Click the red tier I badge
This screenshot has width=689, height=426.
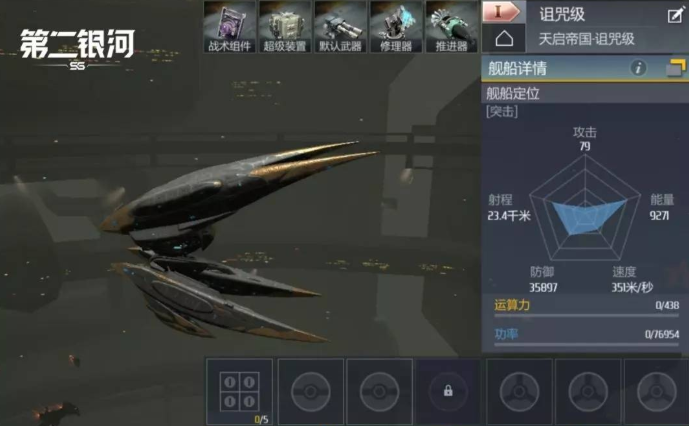pyautogui.click(x=504, y=13)
